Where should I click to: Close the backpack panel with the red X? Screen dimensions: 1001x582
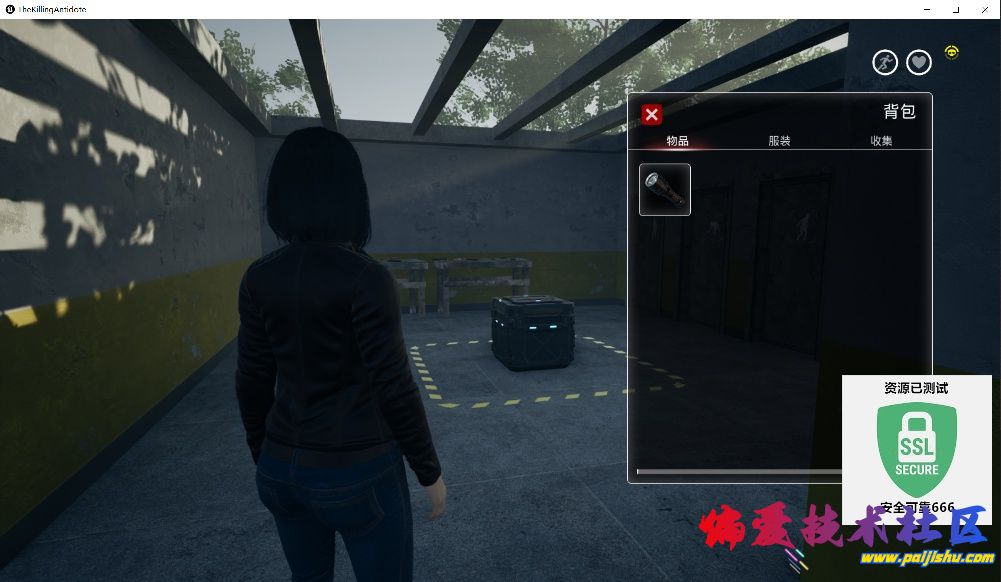pos(651,114)
